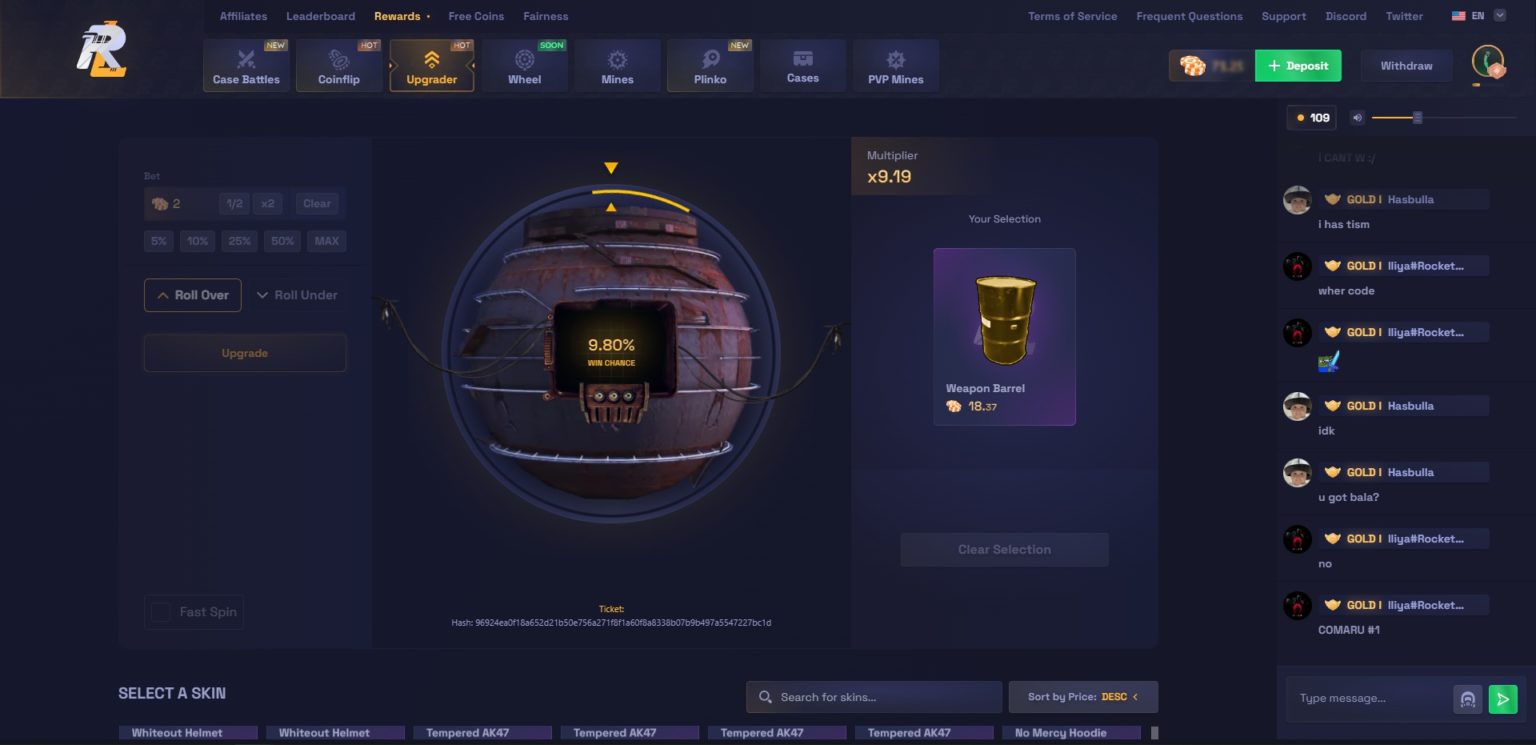Change Sort by Price order
The image size is (1536, 745).
coord(1083,696)
